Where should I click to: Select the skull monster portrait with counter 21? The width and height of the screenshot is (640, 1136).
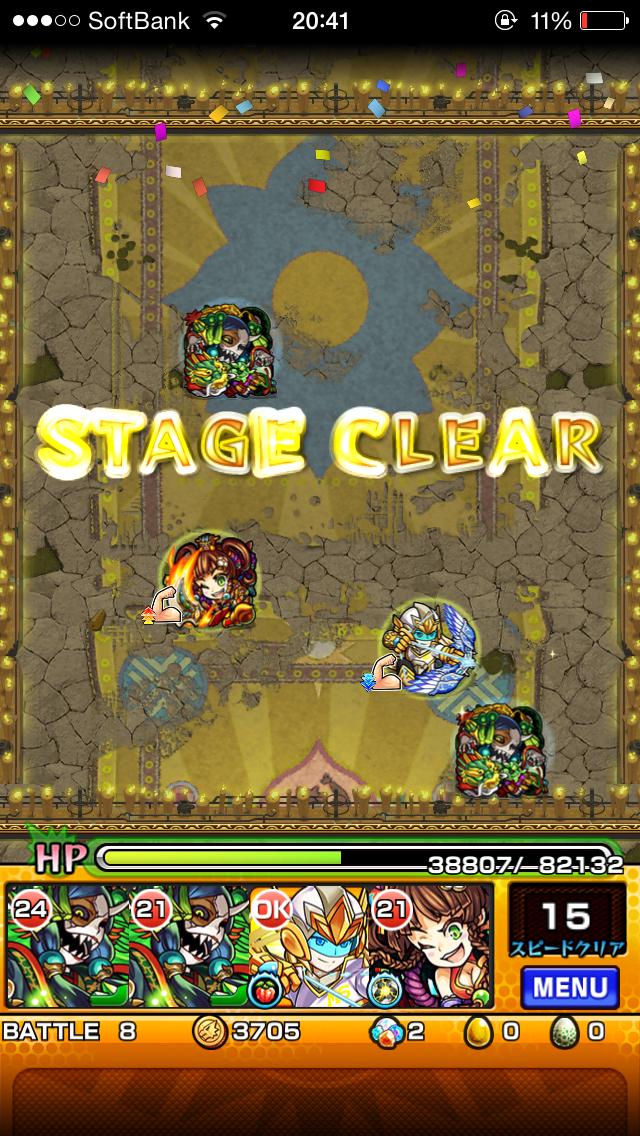click(x=189, y=947)
